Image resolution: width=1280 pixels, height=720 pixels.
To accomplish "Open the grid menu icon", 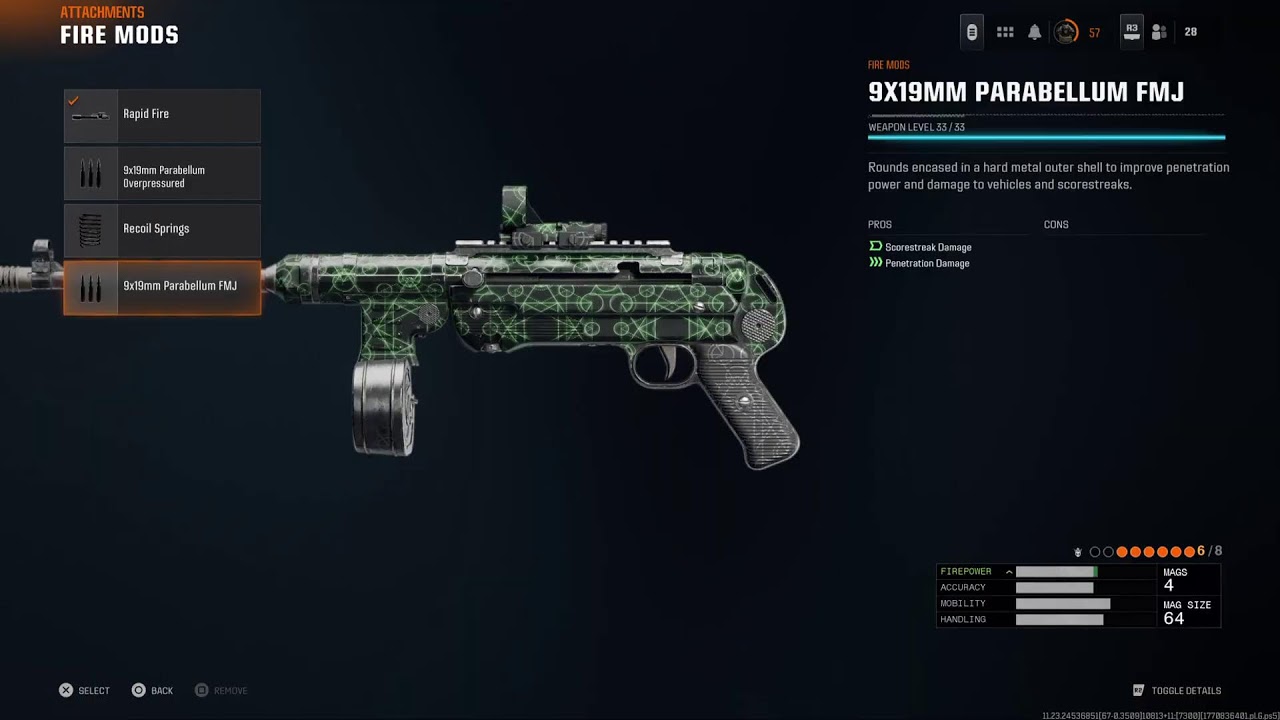I will point(1005,32).
